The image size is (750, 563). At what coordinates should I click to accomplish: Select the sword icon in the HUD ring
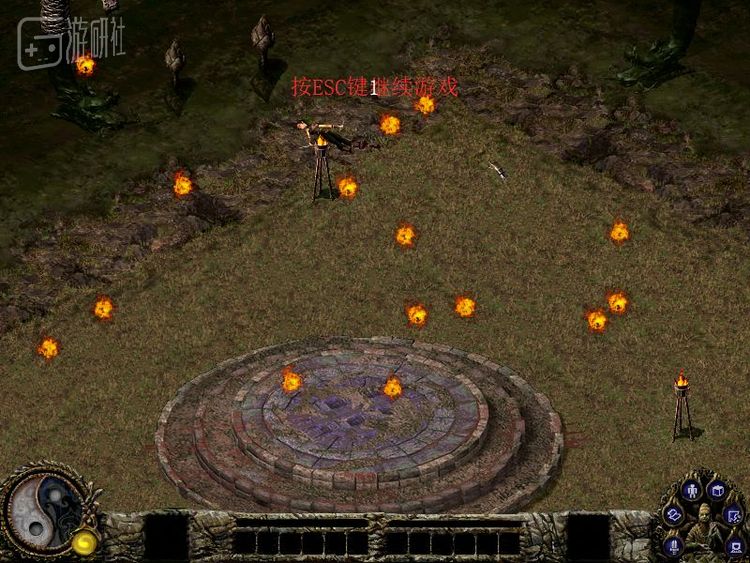[x=674, y=544]
